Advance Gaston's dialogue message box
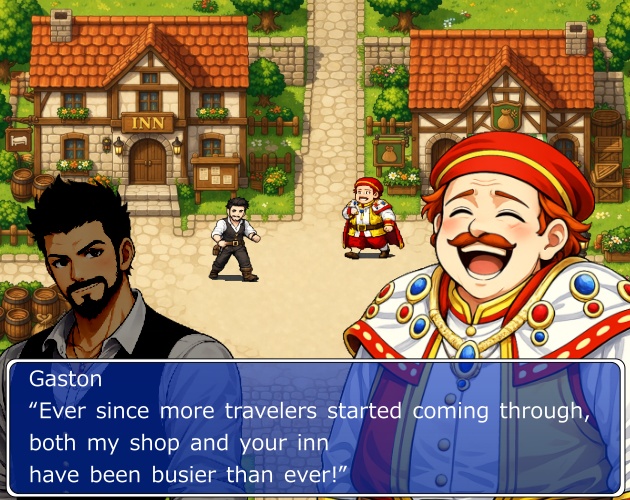Image resolution: width=630 pixels, height=500 pixels. click(x=315, y=426)
